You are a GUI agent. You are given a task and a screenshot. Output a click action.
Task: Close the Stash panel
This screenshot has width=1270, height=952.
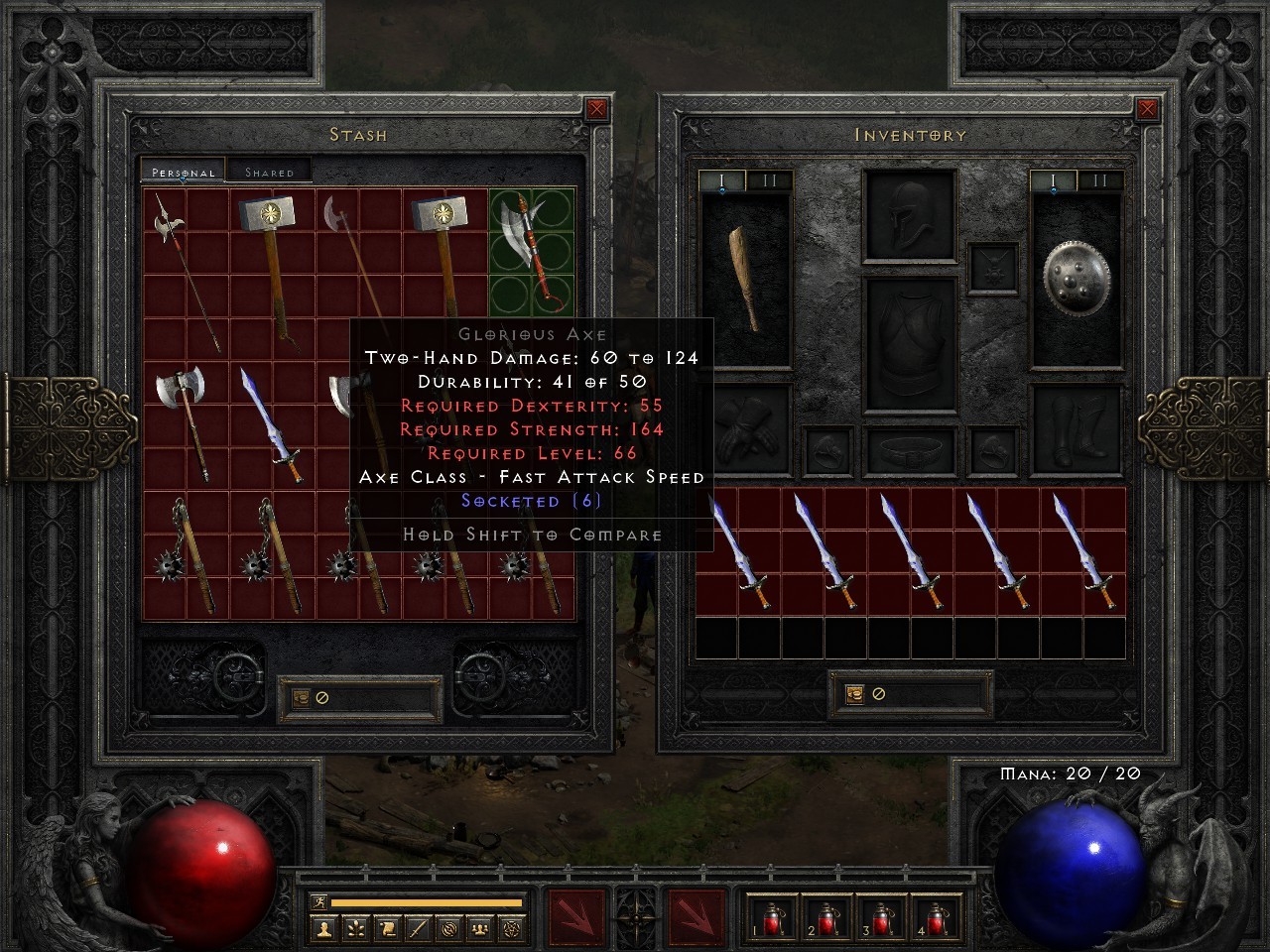(595, 108)
